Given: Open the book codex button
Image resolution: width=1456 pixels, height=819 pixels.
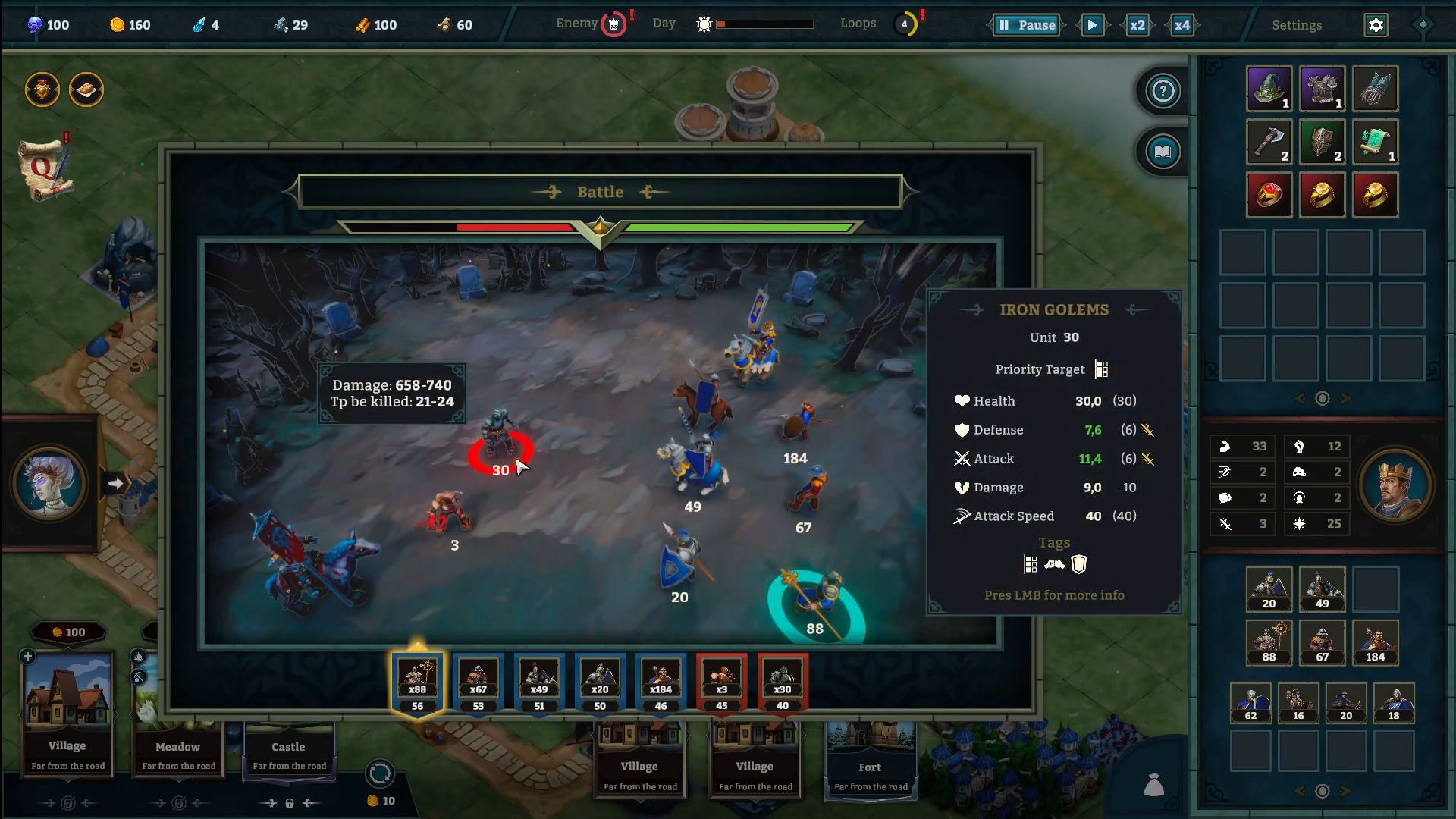Looking at the screenshot, I should click(x=1163, y=152).
